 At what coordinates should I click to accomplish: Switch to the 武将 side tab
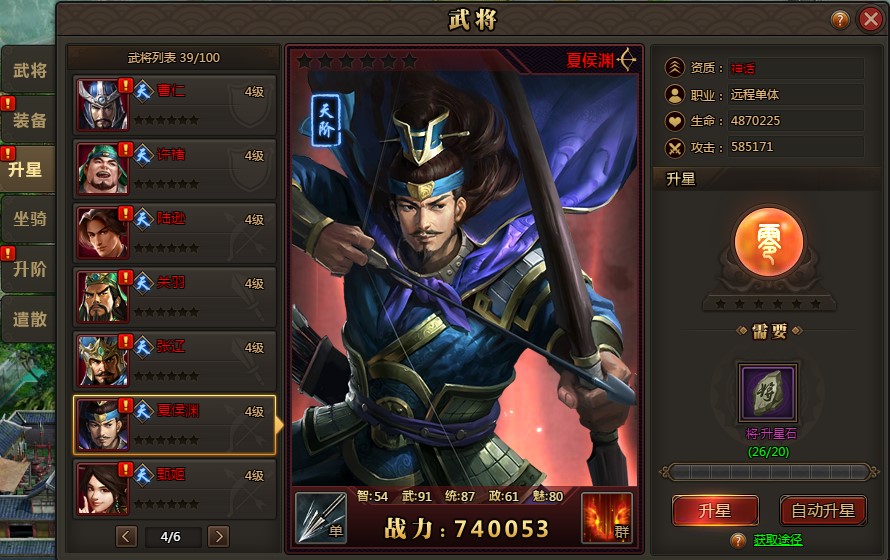[x=29, y=71]
